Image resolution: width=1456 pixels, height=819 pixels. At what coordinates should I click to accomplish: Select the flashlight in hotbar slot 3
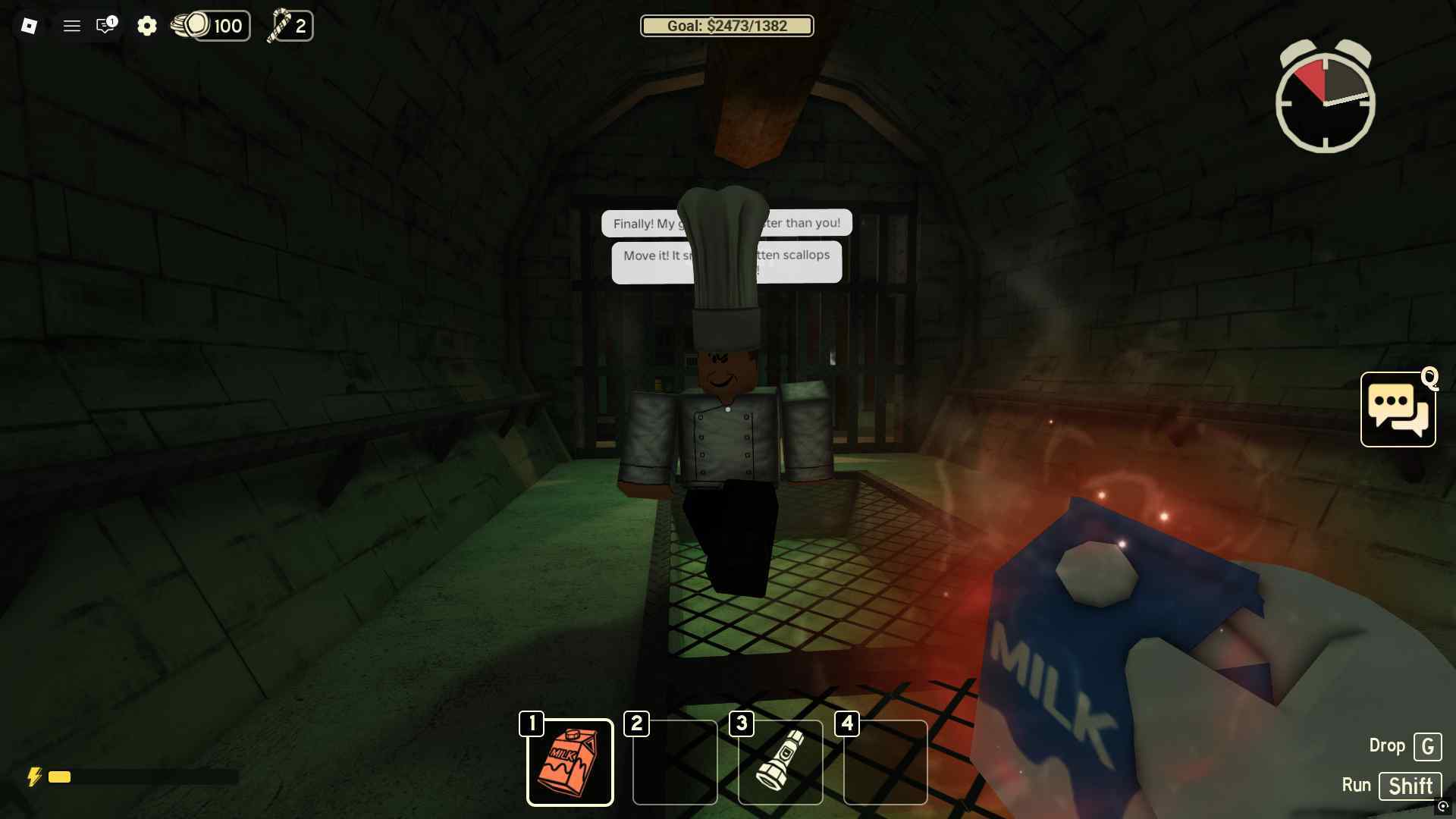780,761
